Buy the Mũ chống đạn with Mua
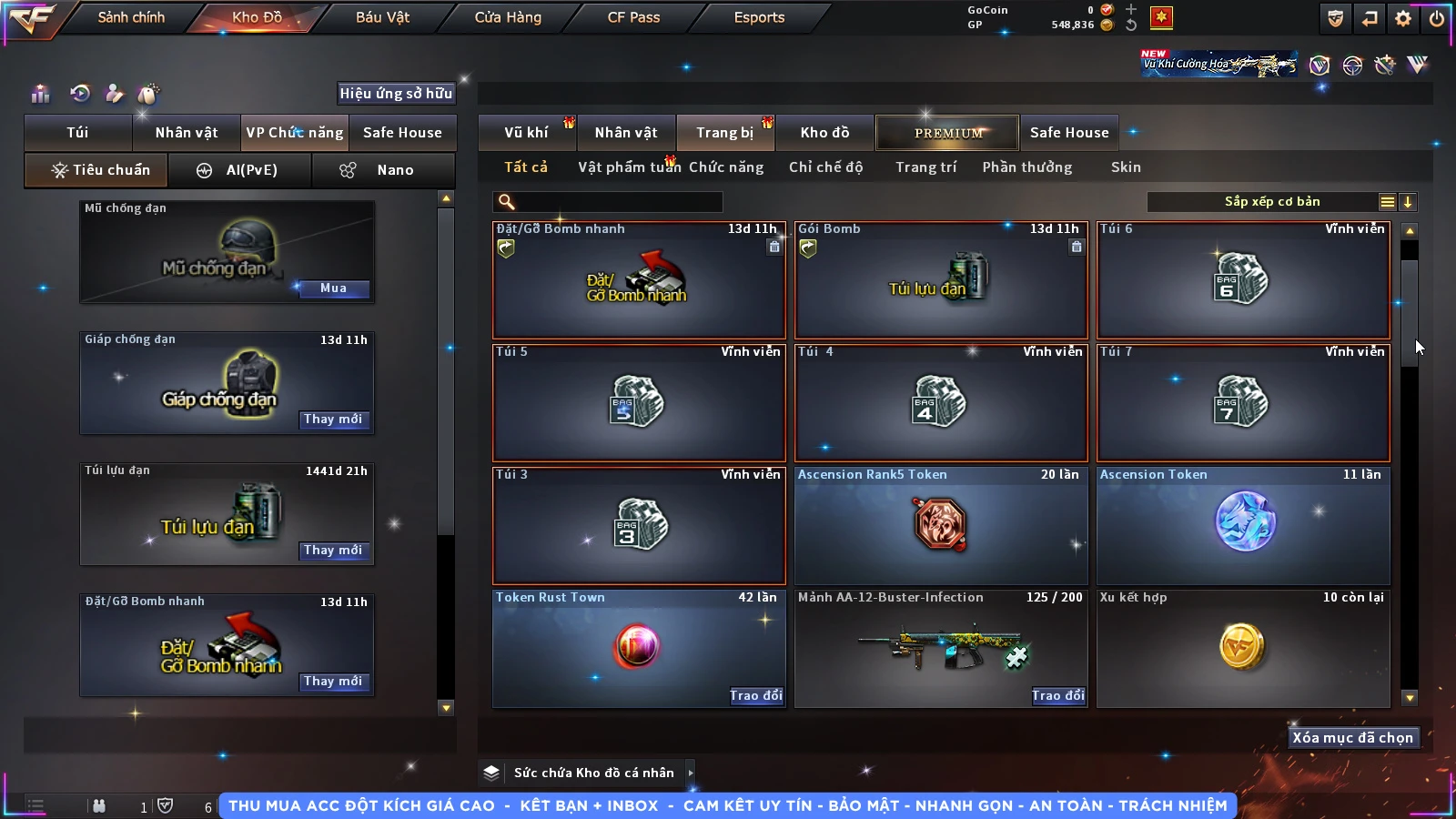 coord(333,288)
